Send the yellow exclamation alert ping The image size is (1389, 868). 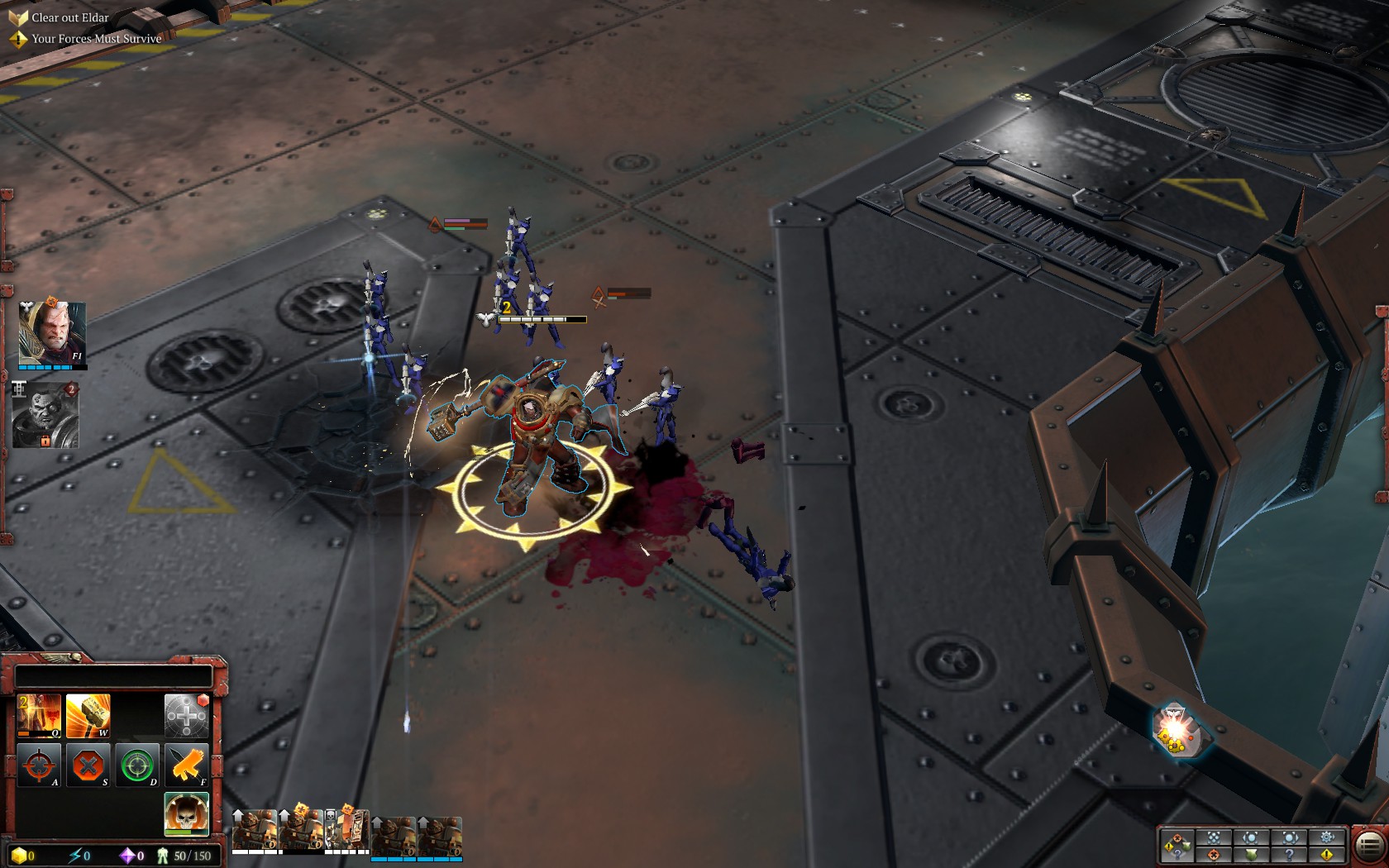tap(1327, 854)
